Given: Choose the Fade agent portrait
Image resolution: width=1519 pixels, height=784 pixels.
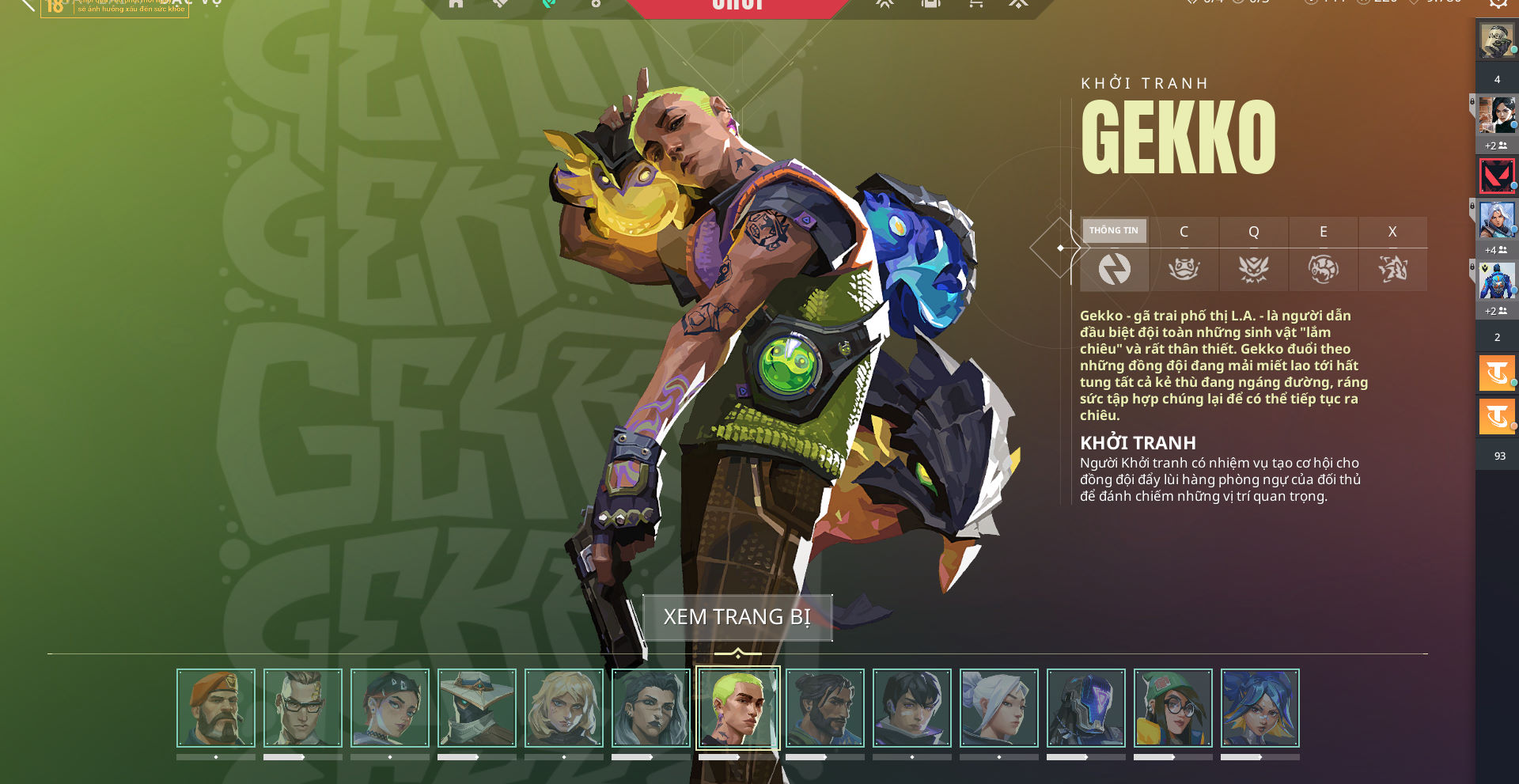Looking at the screenshot, I should coord(651,708).
